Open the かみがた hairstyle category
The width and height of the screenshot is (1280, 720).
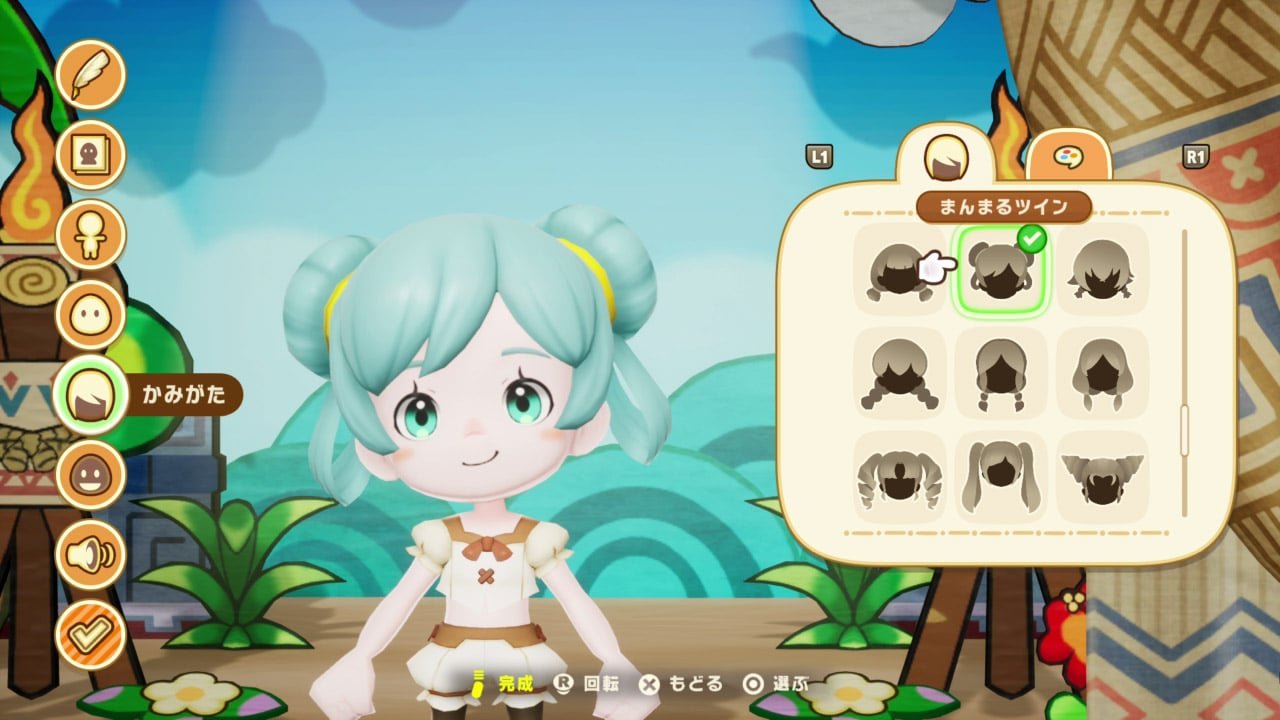point(90,395)
